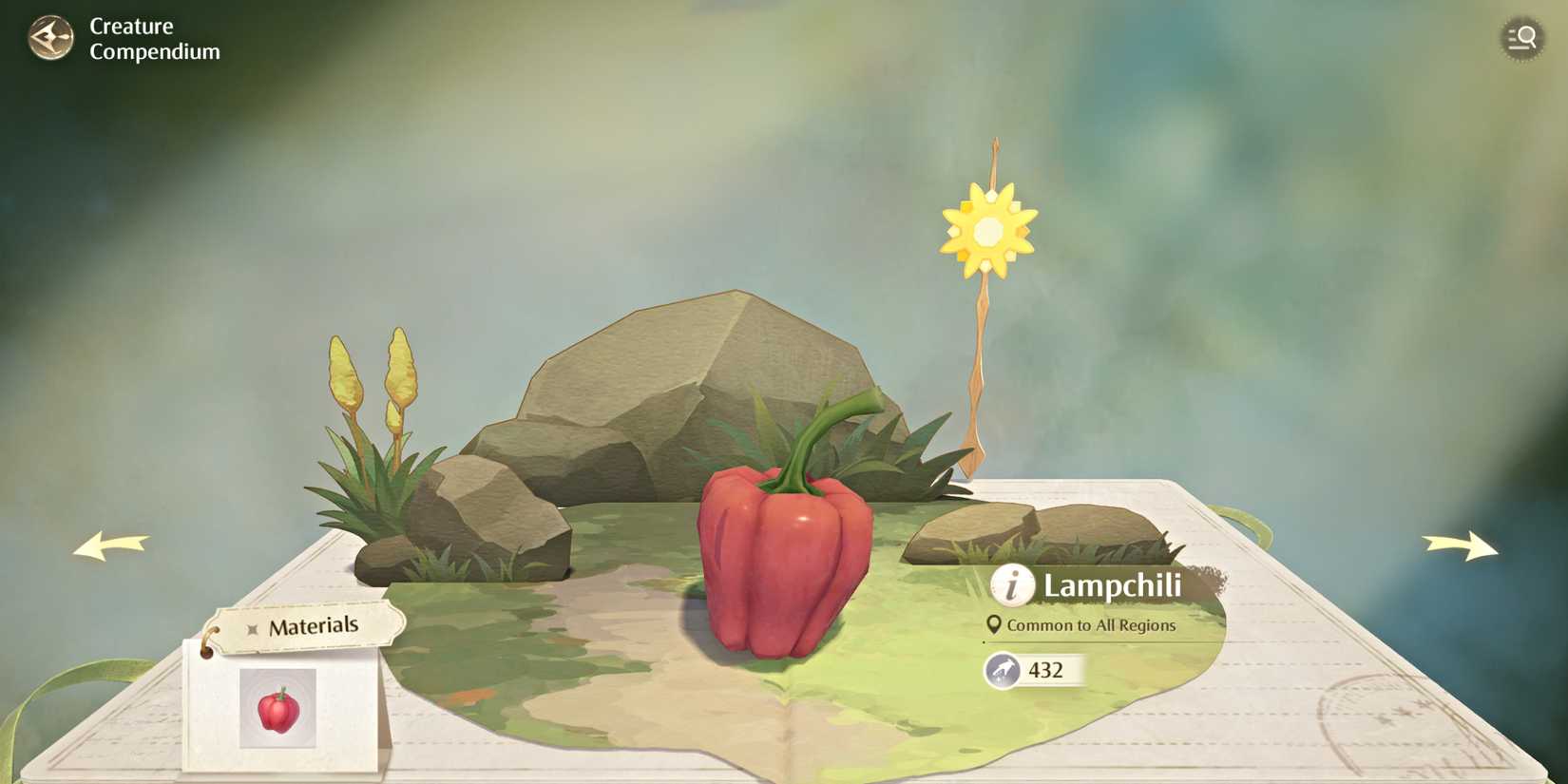Viewport: 1568px width, 784px height.
Task: Switch to the Materials category
Action: click(x=315, y=625)
